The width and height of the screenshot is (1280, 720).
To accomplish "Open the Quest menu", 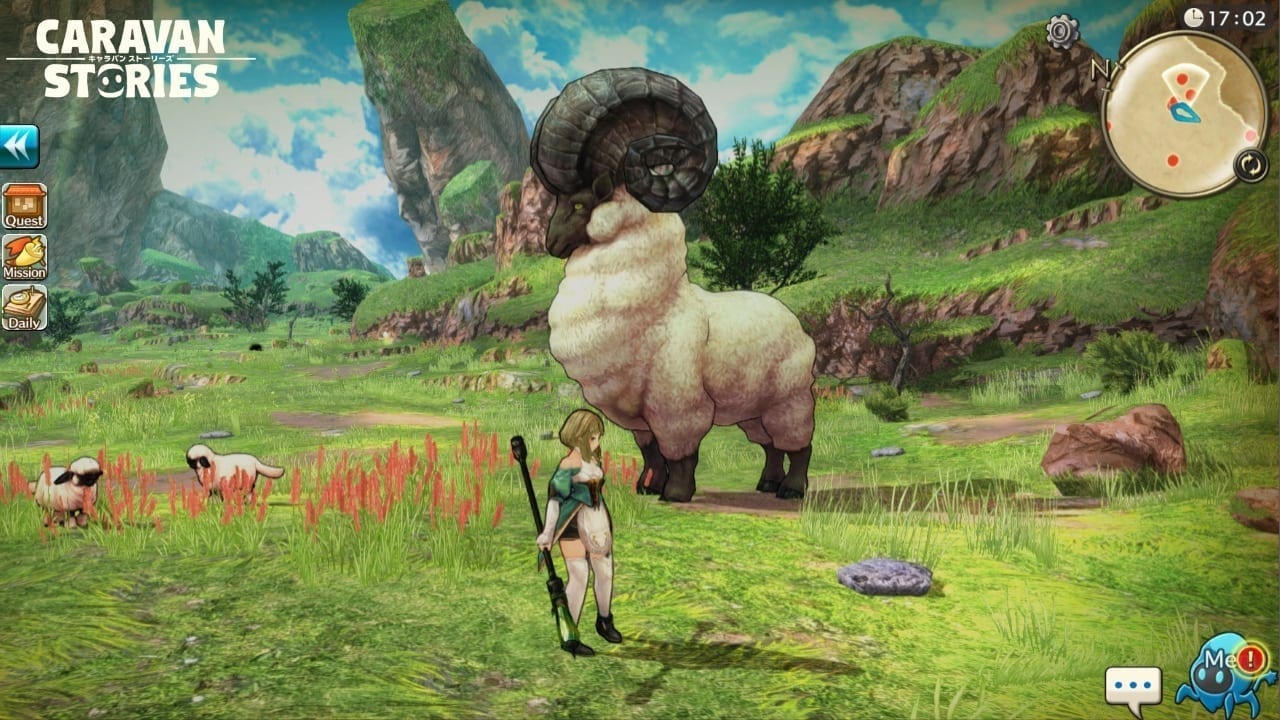I will (24, 206).
